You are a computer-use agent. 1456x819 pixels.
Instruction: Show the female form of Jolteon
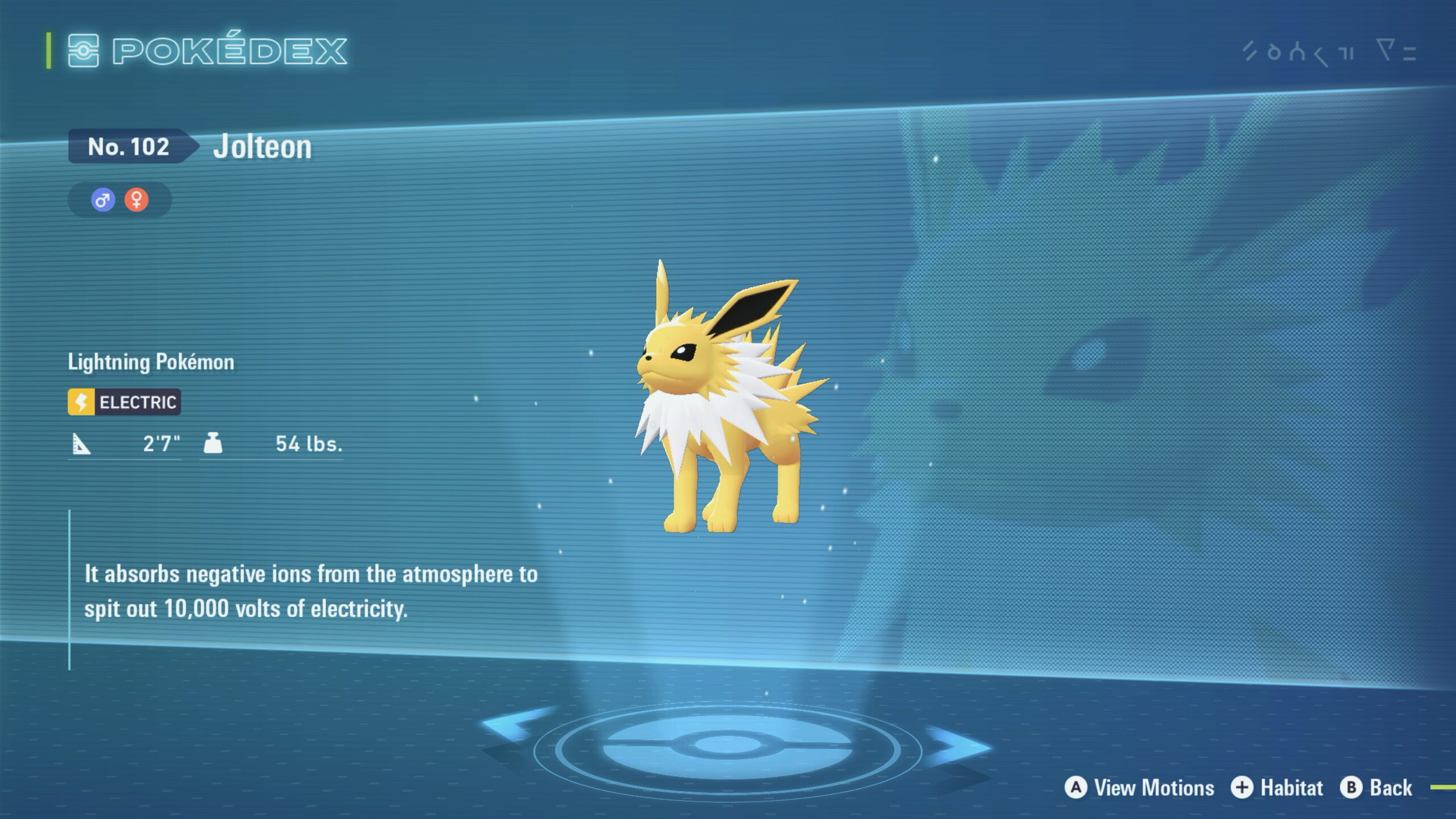(136, 200)
